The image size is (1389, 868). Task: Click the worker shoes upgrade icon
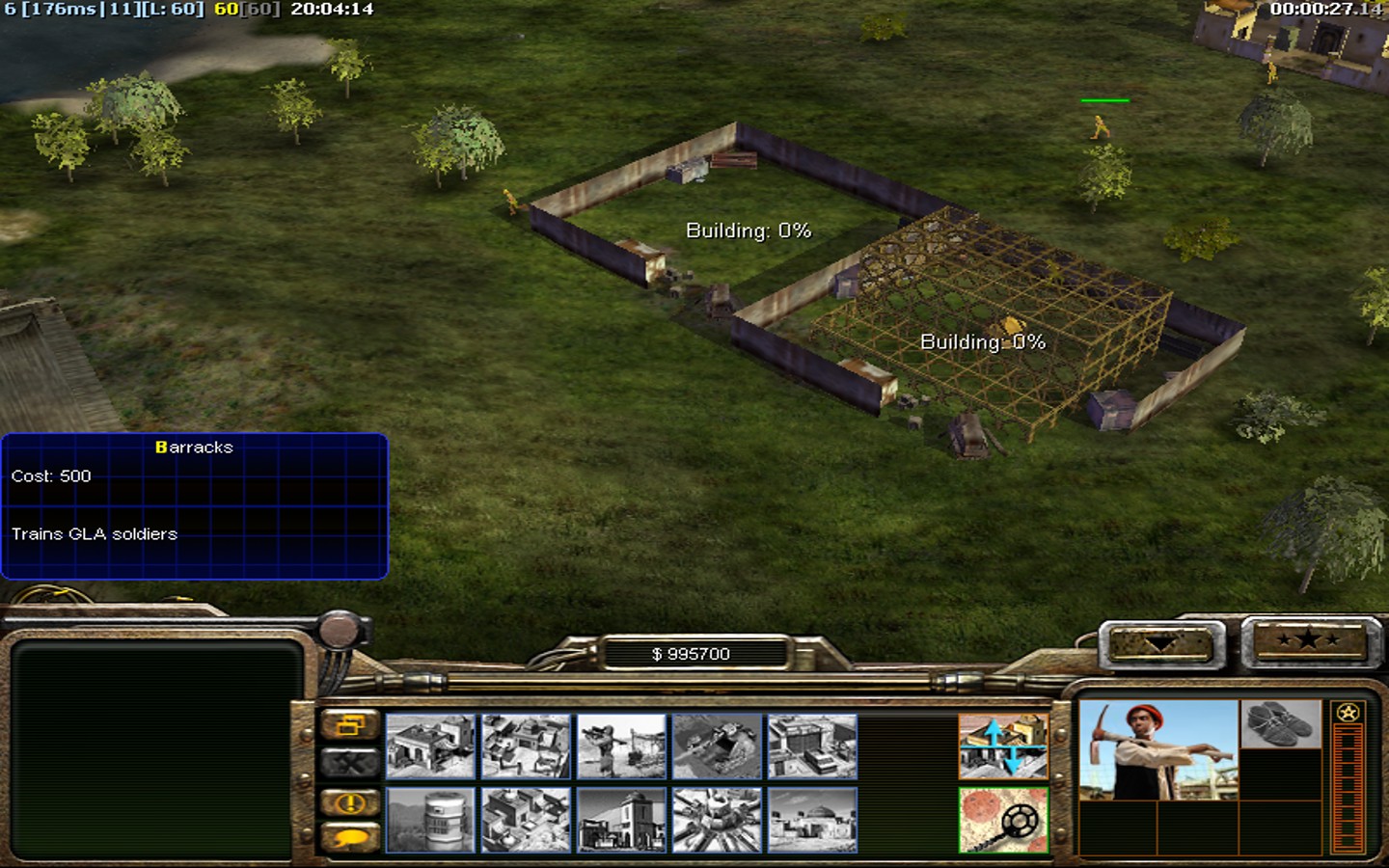click(x=1280, y=724)
